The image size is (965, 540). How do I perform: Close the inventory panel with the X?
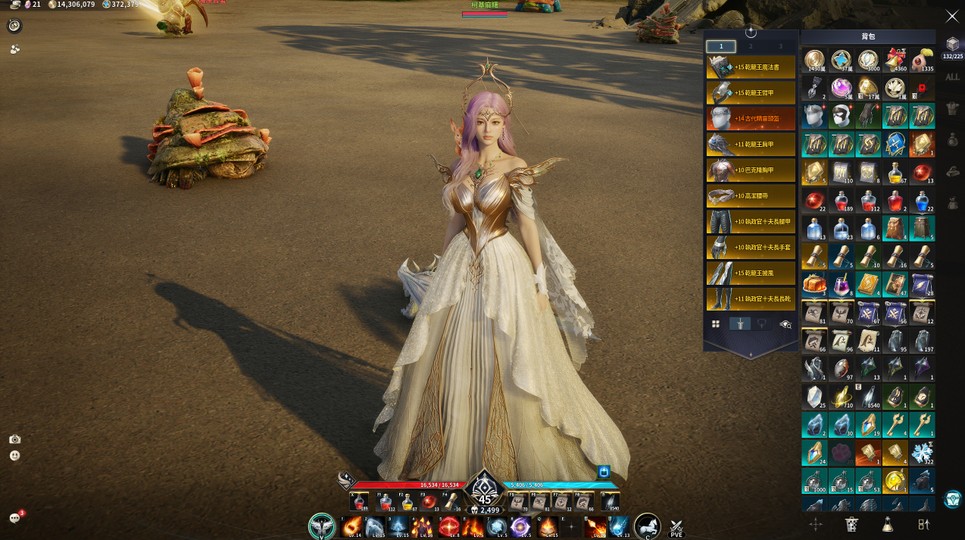click(951, 16)
